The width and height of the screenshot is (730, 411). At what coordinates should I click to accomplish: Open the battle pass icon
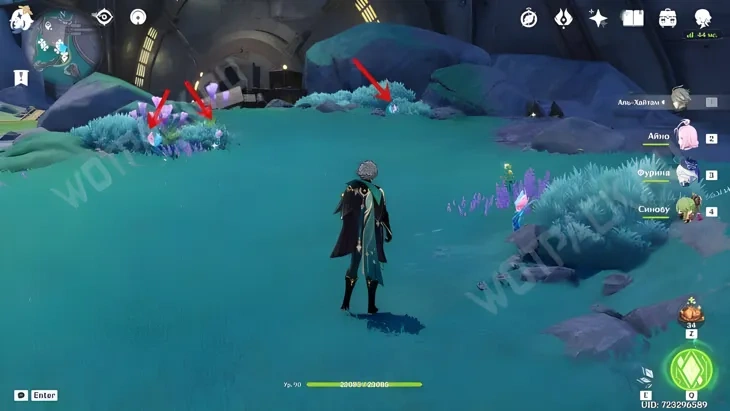point(563,18)
